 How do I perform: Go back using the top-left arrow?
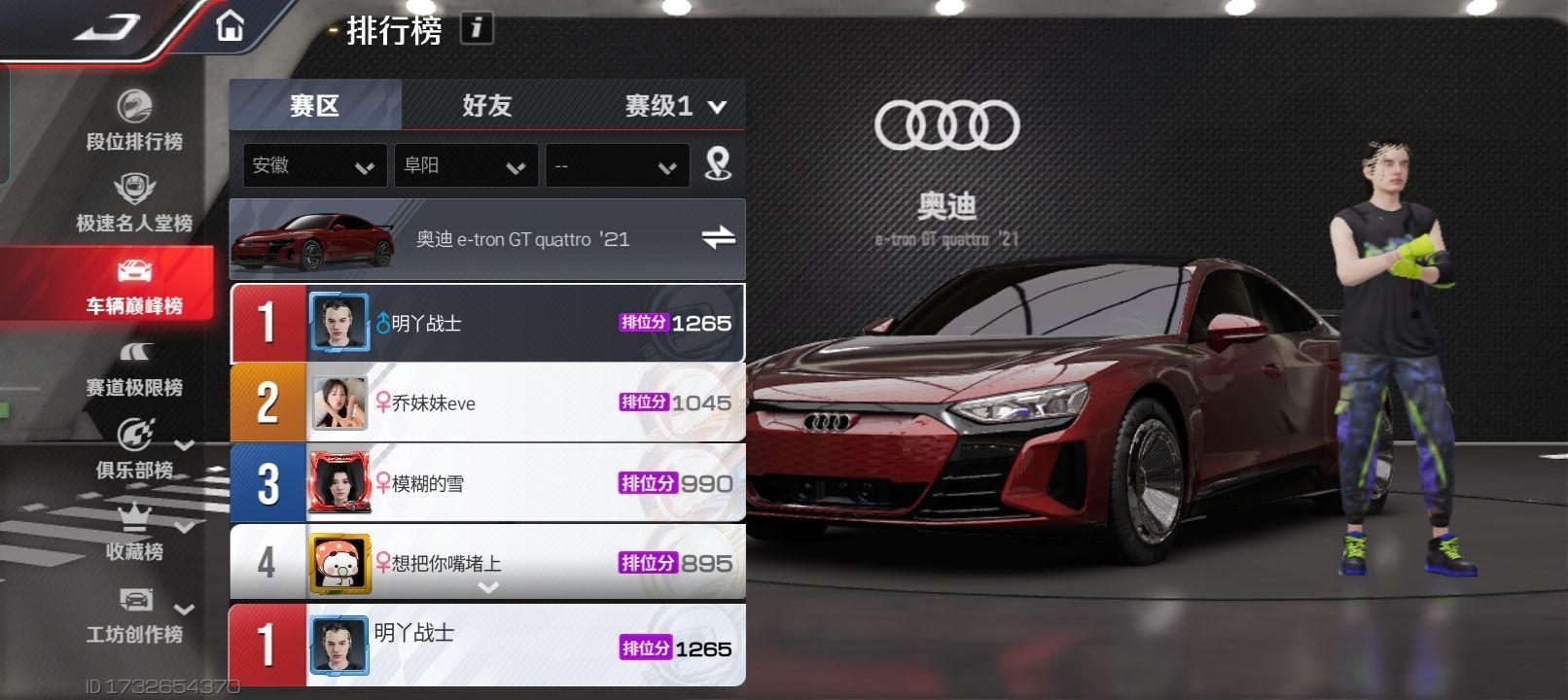(107, 27)
